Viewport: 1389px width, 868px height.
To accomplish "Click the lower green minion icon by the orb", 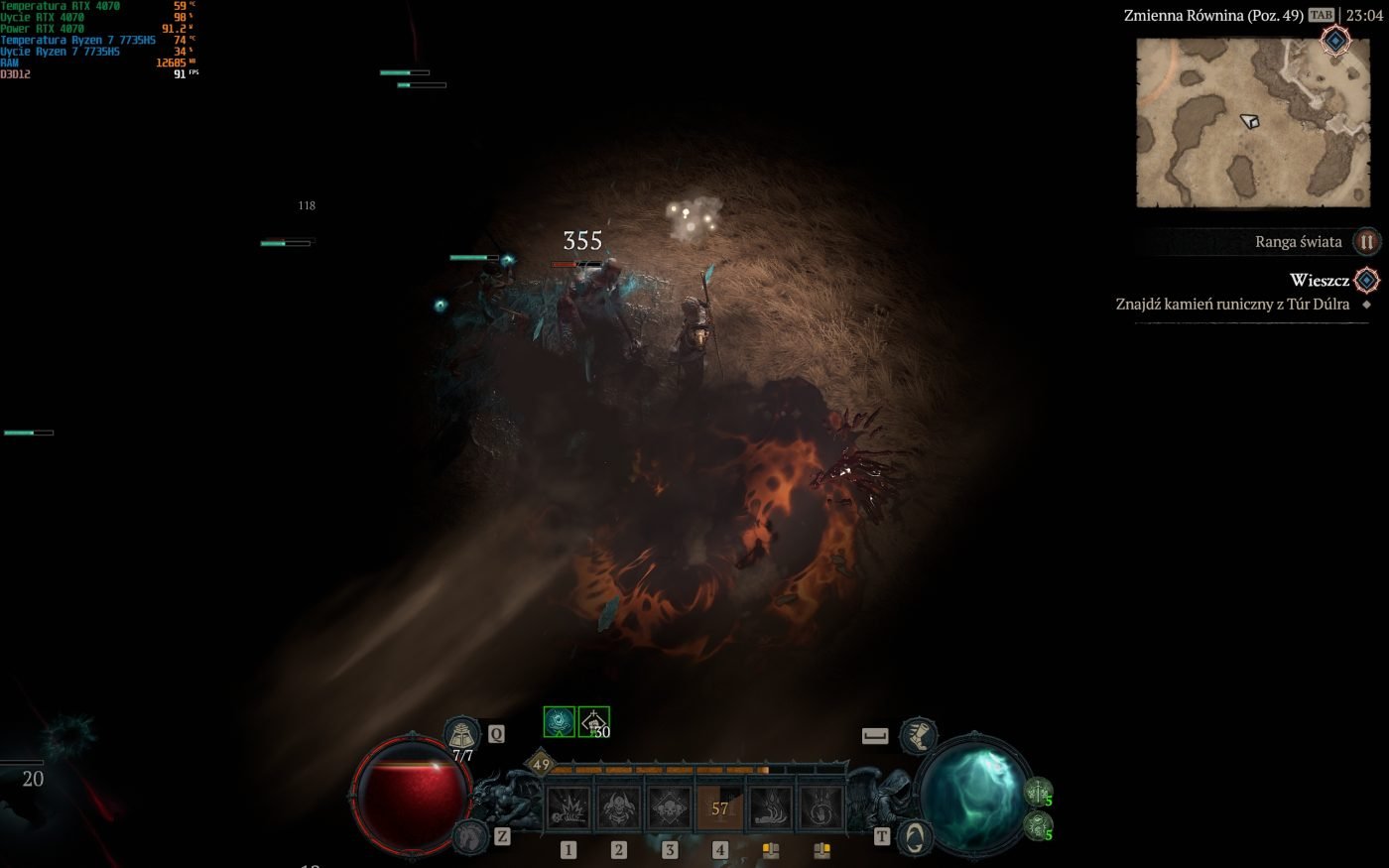I will click(1038, 824).
